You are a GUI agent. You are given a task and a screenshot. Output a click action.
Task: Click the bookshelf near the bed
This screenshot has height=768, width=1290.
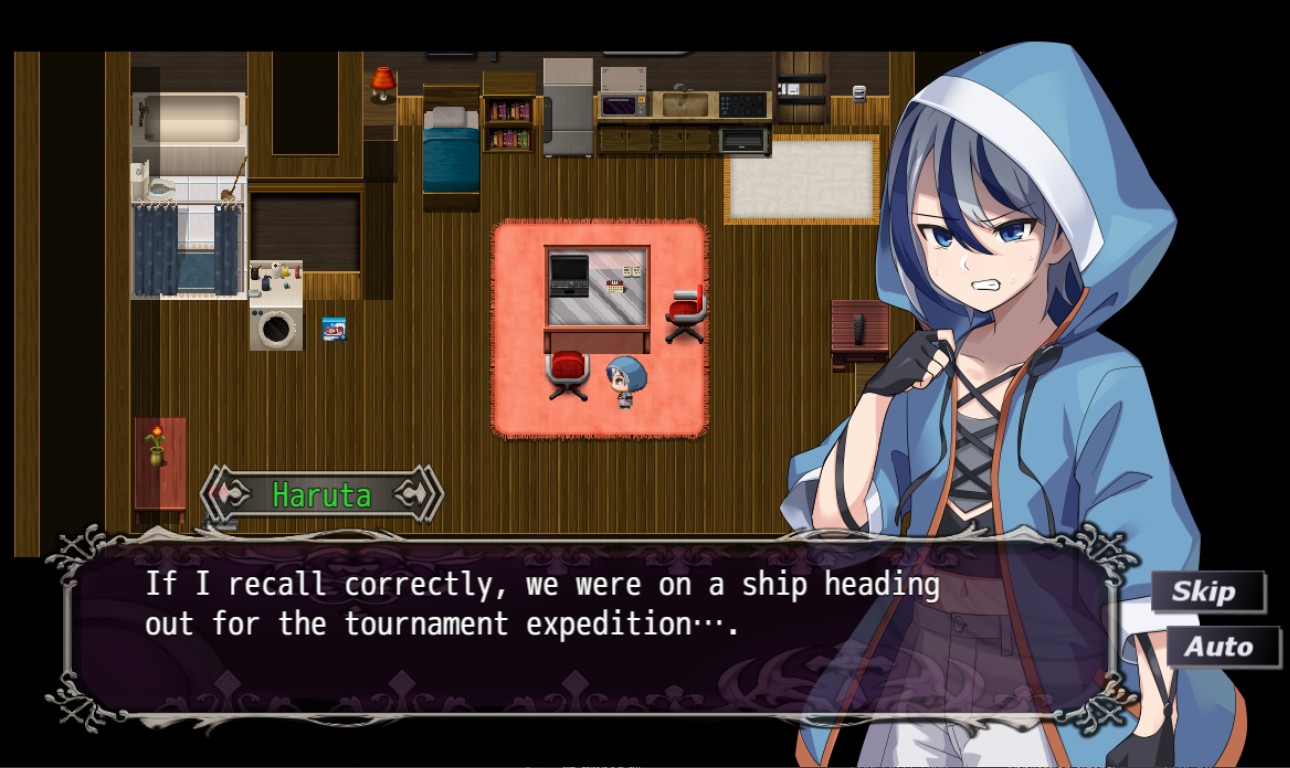tap(509, 125)
